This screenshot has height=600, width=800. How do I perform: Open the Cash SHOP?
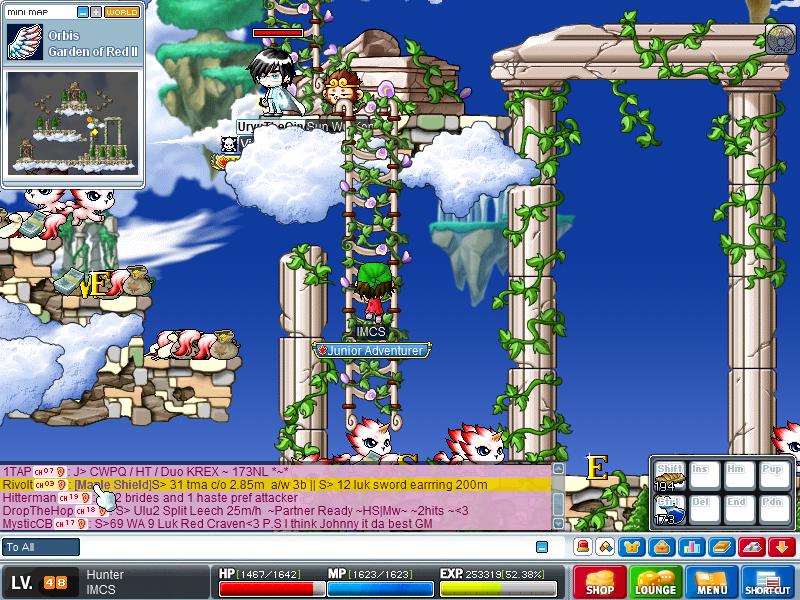click(600, 582)
